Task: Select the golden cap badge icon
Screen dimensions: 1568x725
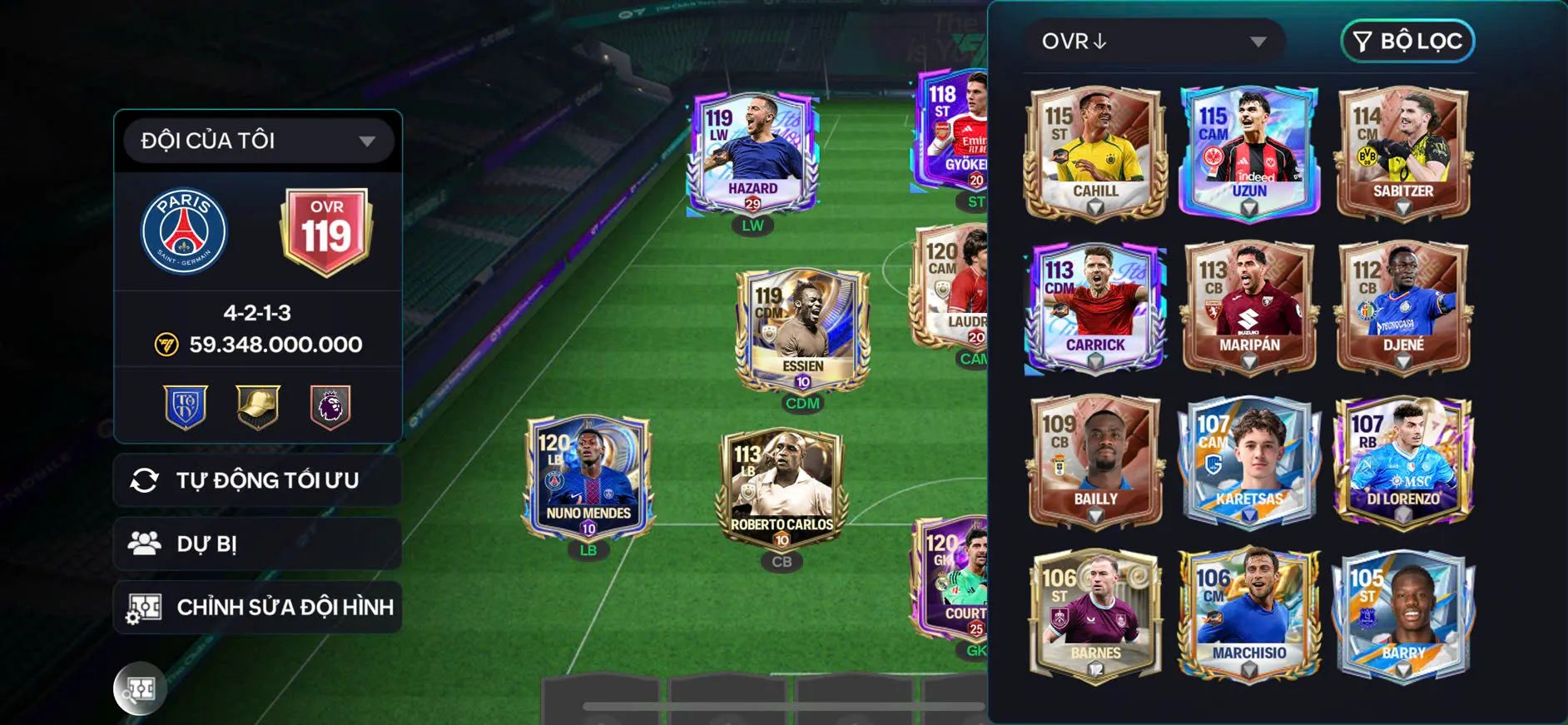Action: (257, 406)
